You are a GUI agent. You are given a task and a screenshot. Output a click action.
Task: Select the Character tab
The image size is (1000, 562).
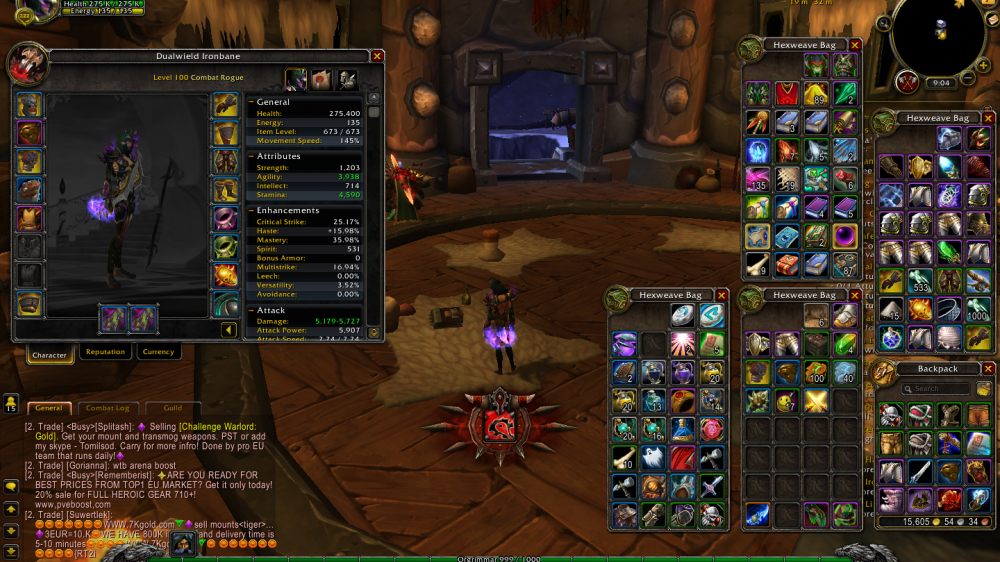[49, 355]
